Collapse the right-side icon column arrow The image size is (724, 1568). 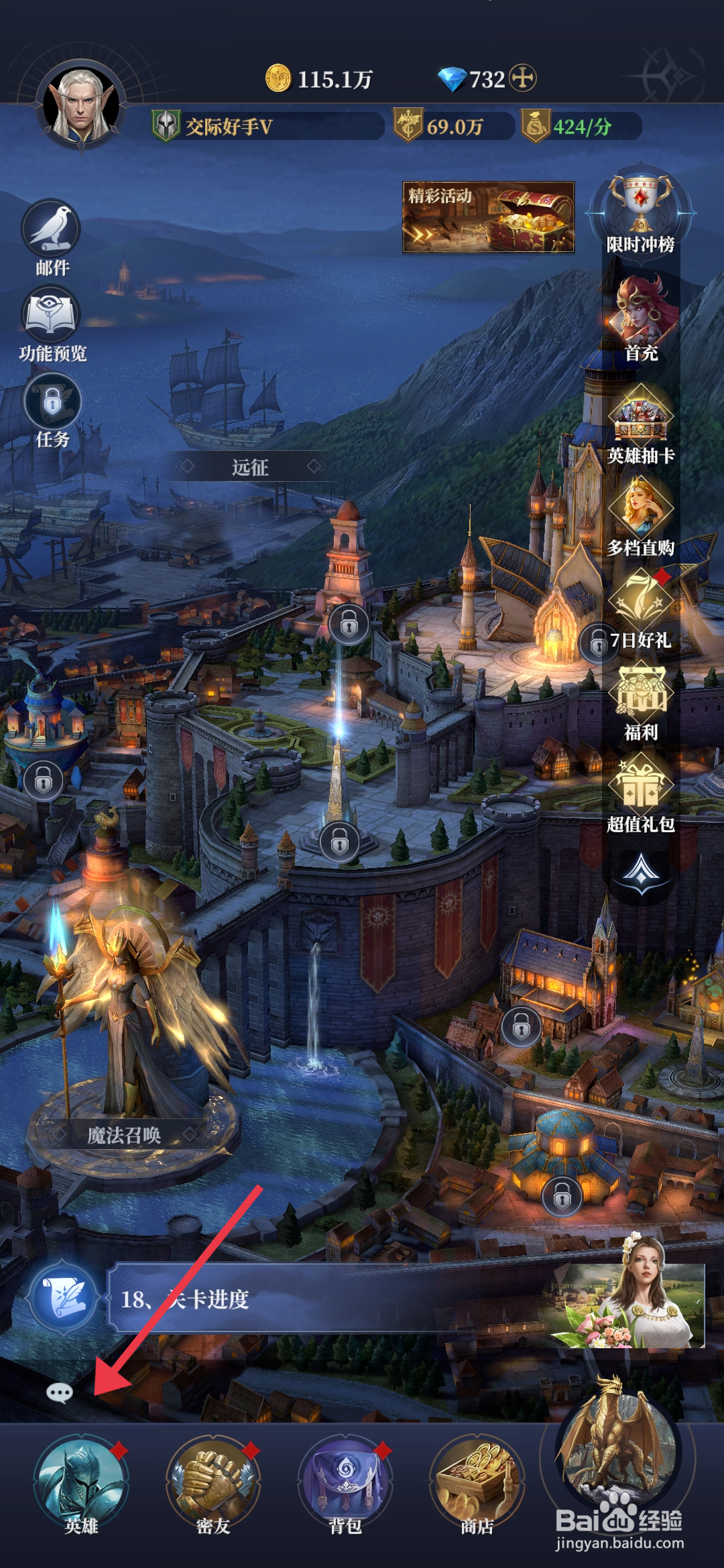click(641, 871)
